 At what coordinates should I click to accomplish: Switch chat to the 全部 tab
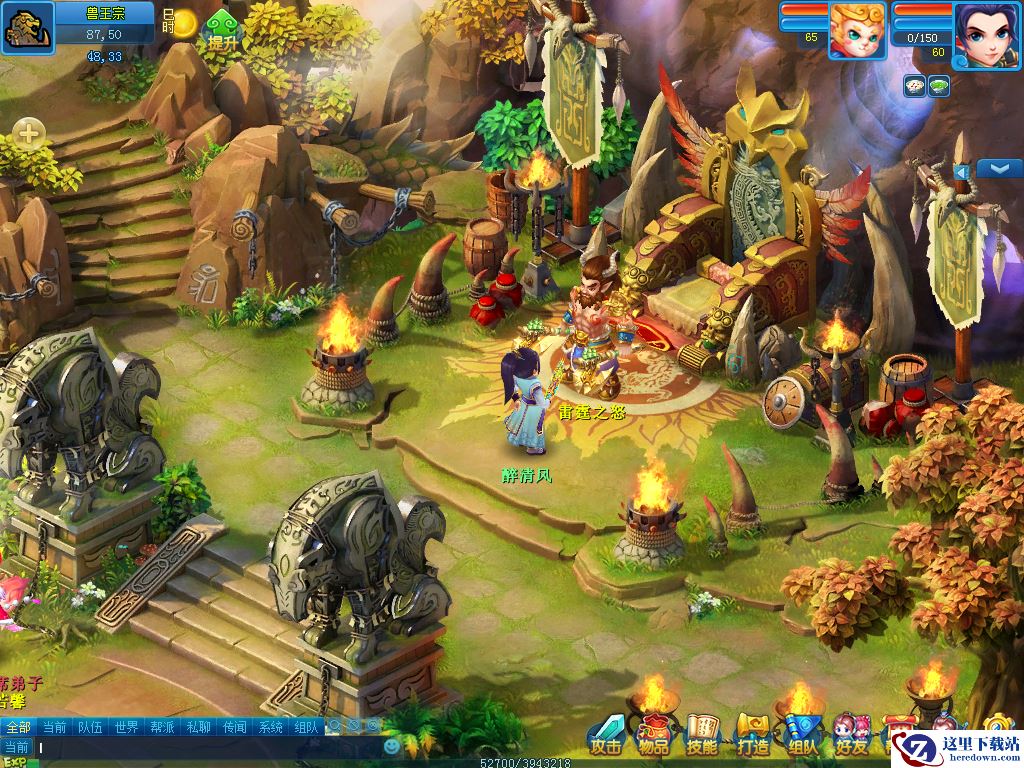[18, 727]
